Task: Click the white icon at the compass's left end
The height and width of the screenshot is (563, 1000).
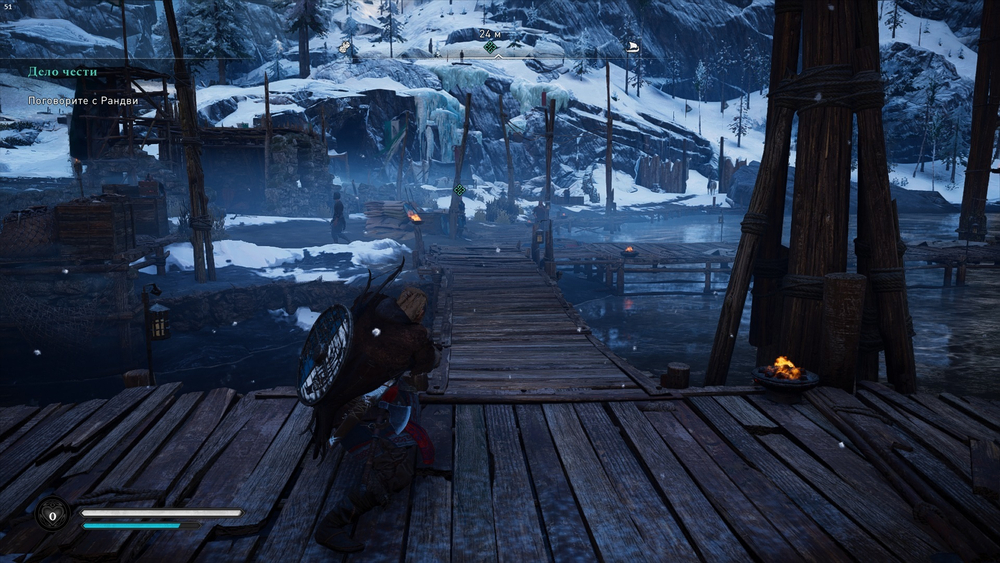Action: [x=346, y=47]
